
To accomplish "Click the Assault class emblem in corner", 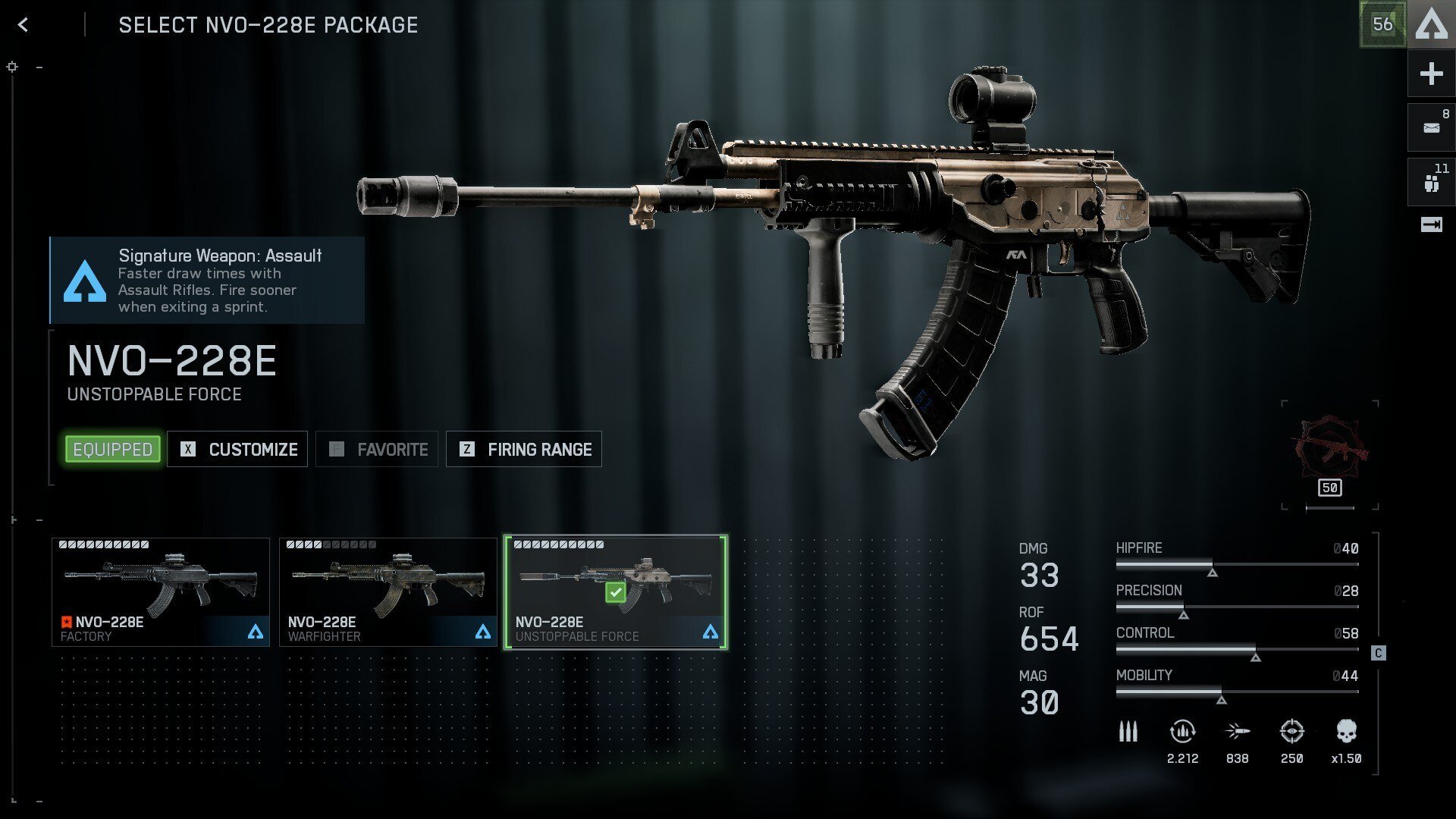I will 1432,24.
